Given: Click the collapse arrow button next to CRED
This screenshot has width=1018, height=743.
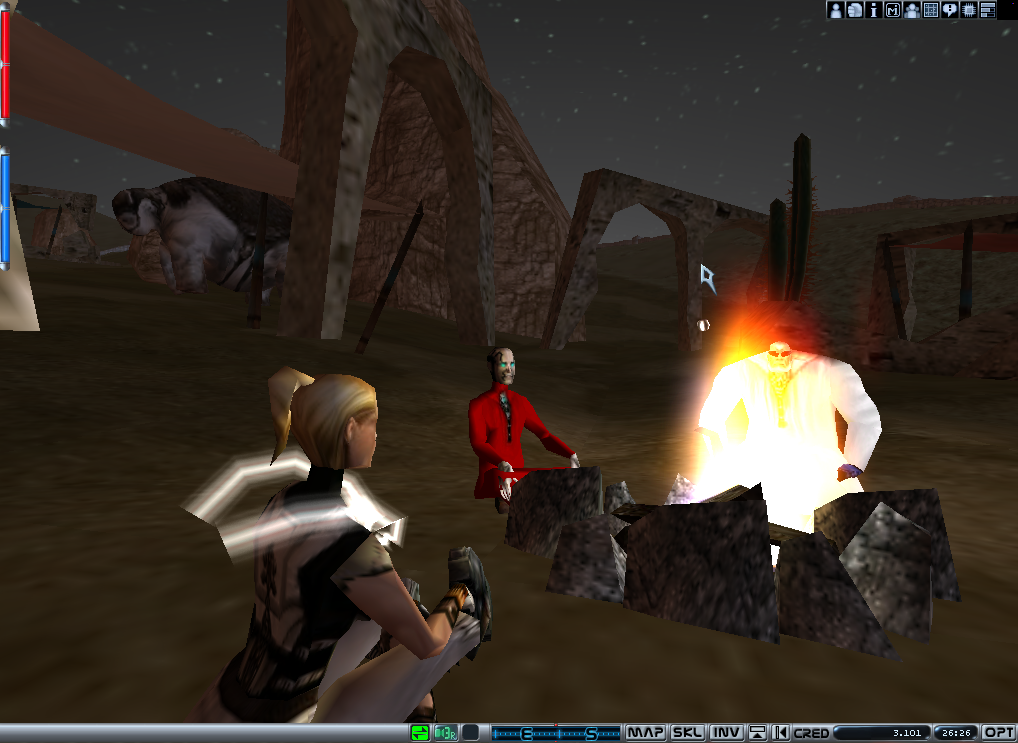Looking at the screenshot, I should coord(780,733).
